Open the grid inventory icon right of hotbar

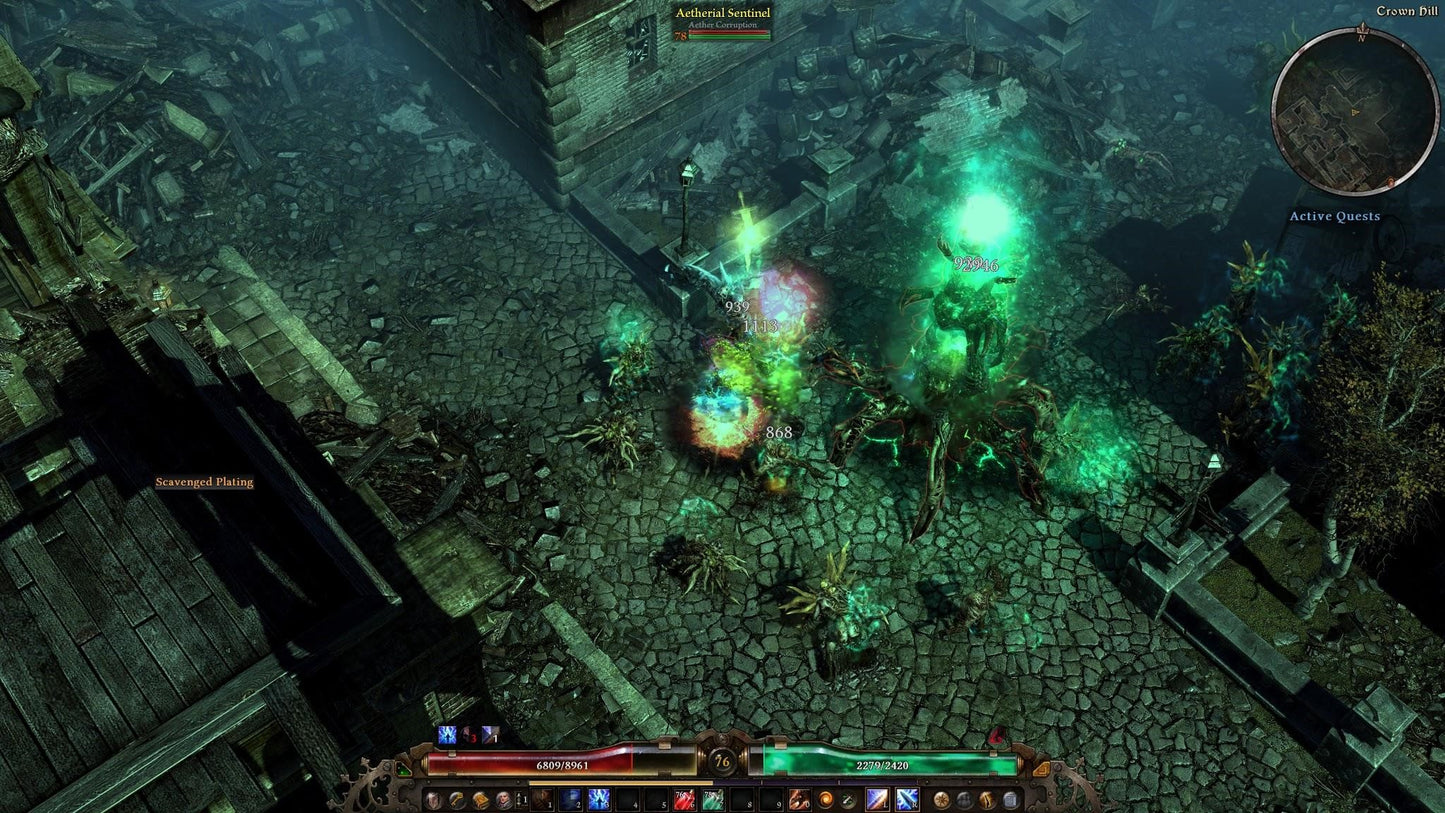click(1010, 801)
